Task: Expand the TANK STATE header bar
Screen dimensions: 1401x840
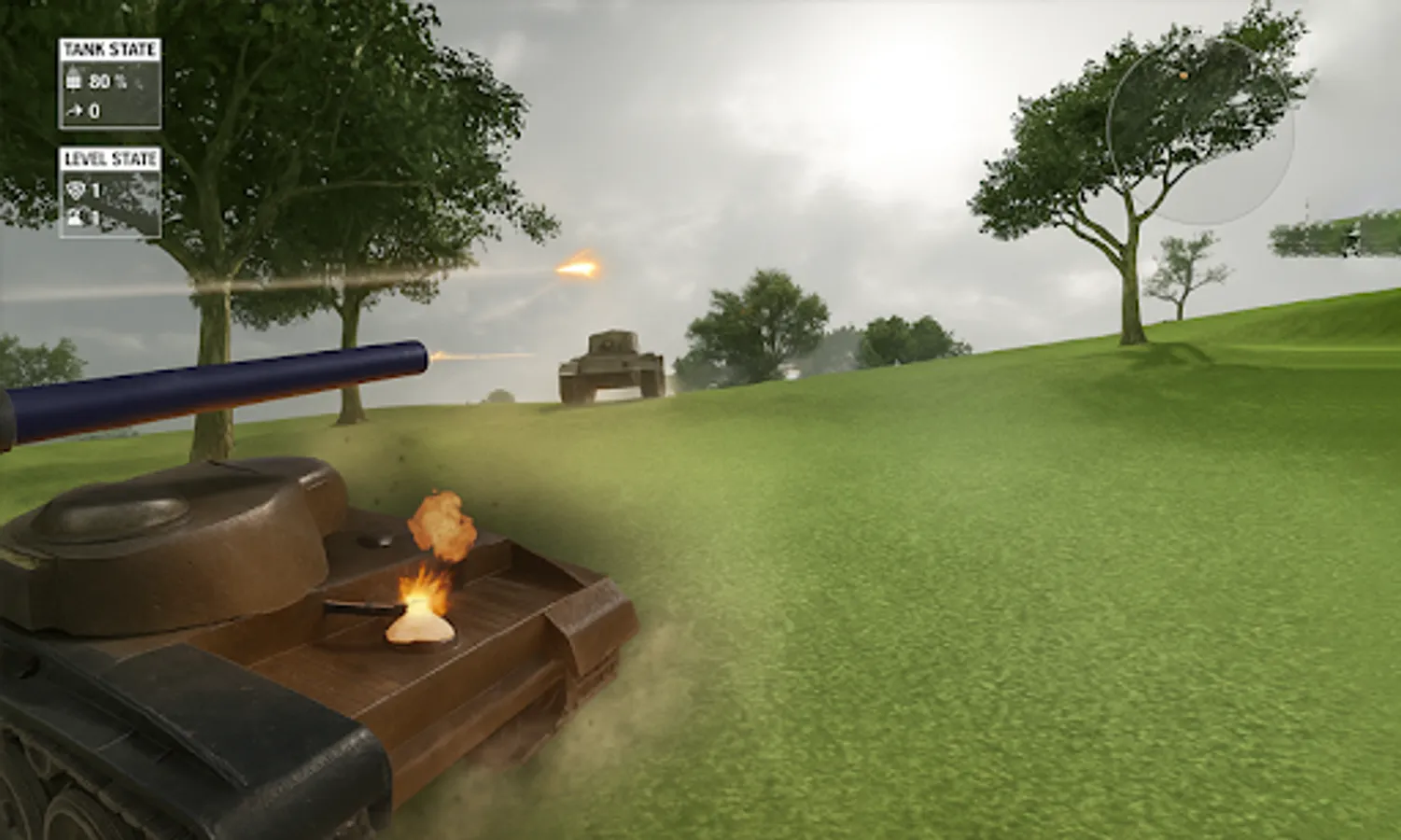Action: (x=110, y=49)
